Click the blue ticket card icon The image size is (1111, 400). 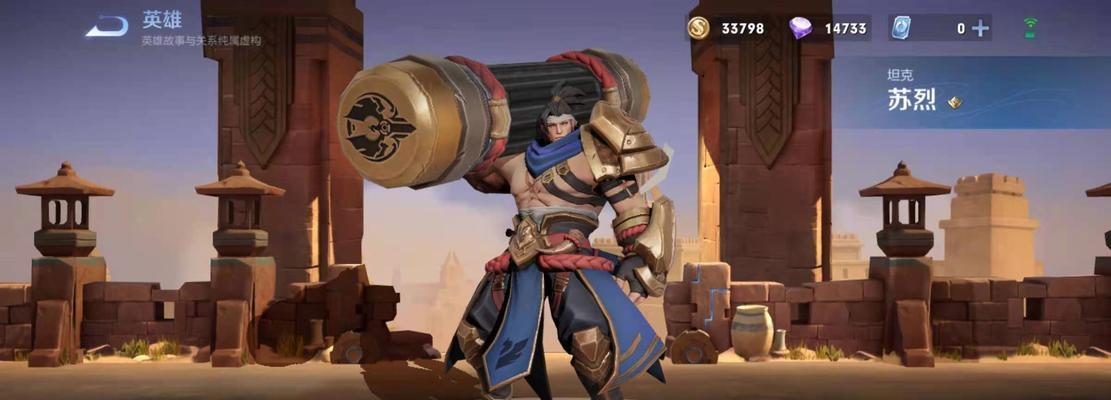coord(902,28)
